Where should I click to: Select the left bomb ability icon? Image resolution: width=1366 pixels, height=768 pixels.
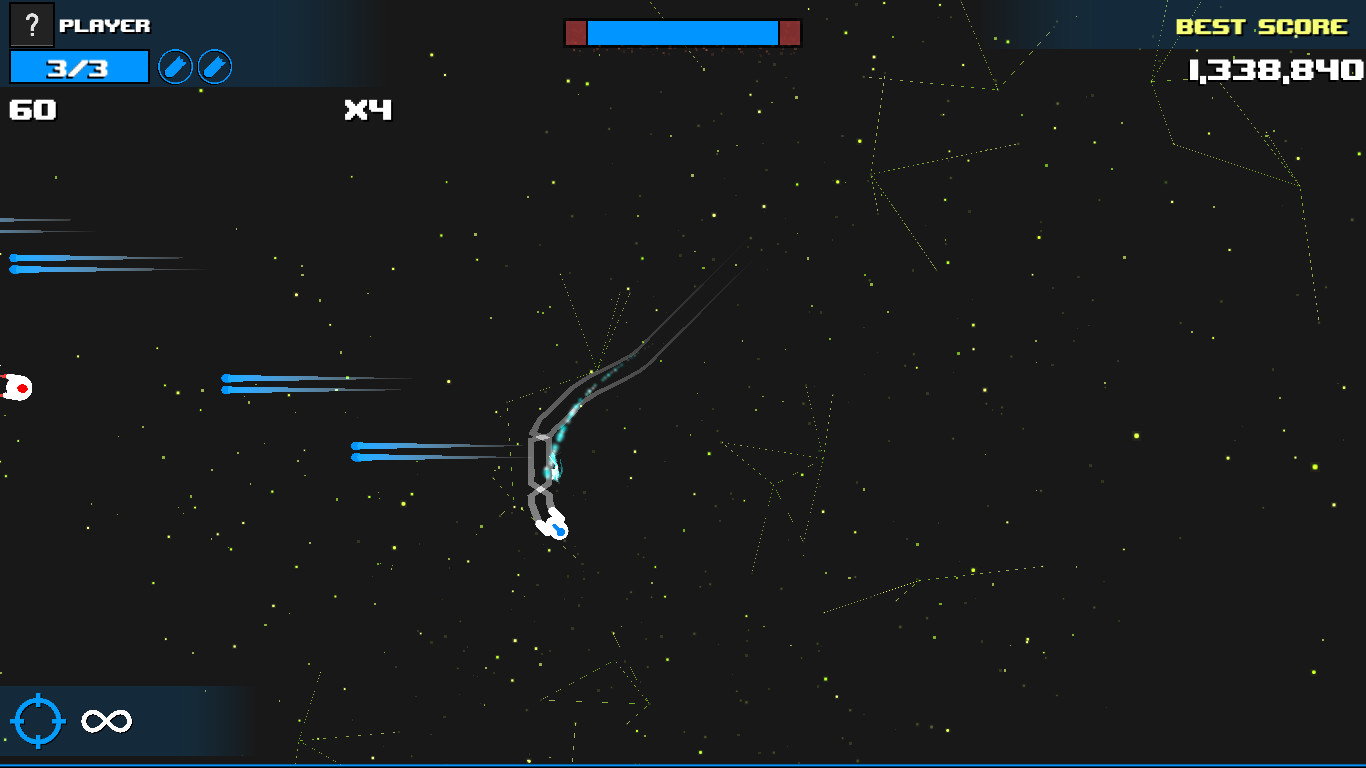pyautogui.click(x=177, y=67)
